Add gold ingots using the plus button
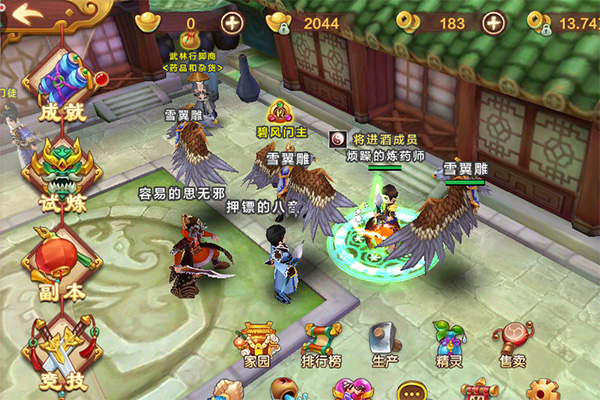The width and height of the screenshot is (600, 400). coord(232,22)
